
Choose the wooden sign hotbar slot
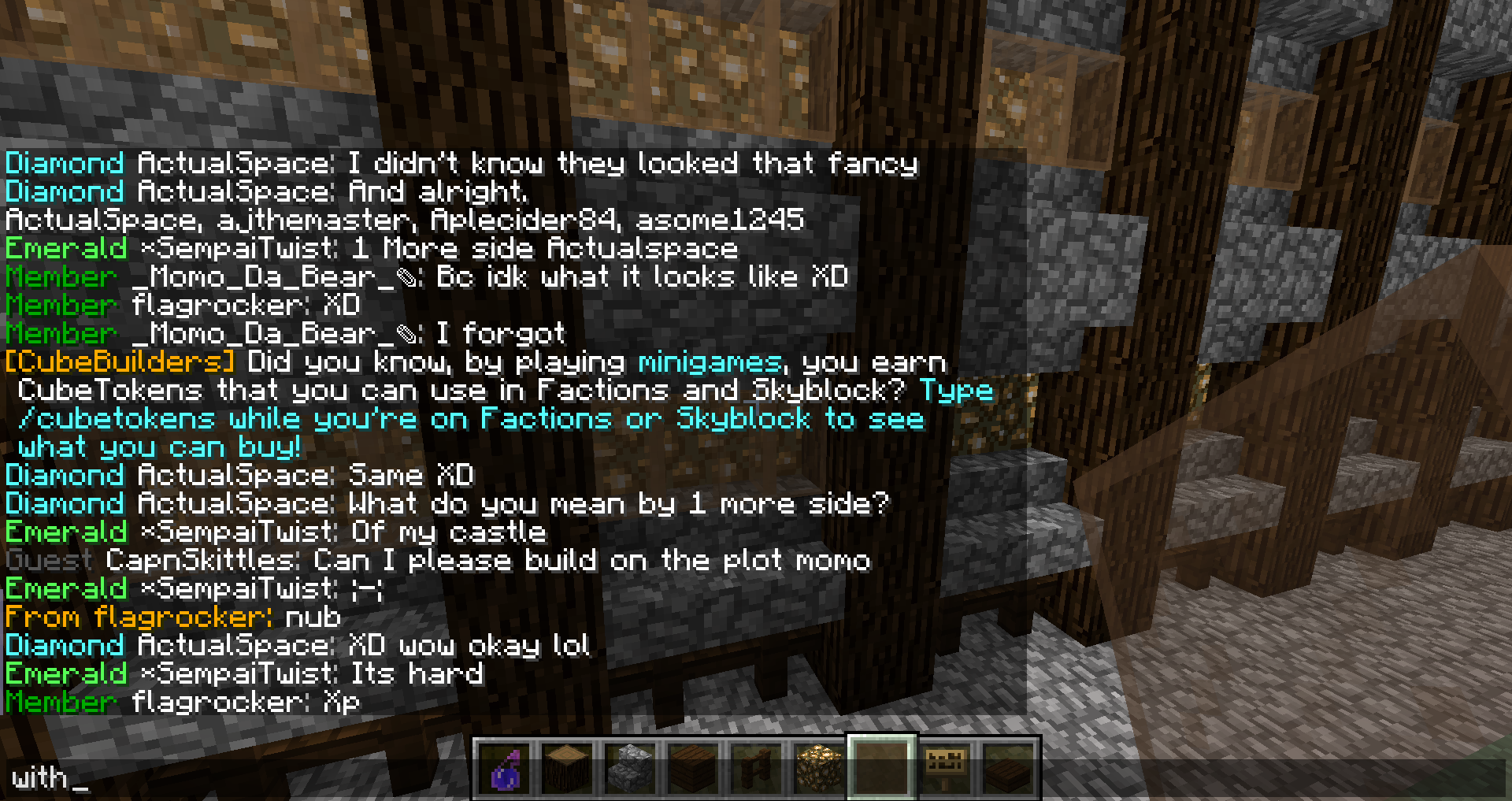pos(945,768)
